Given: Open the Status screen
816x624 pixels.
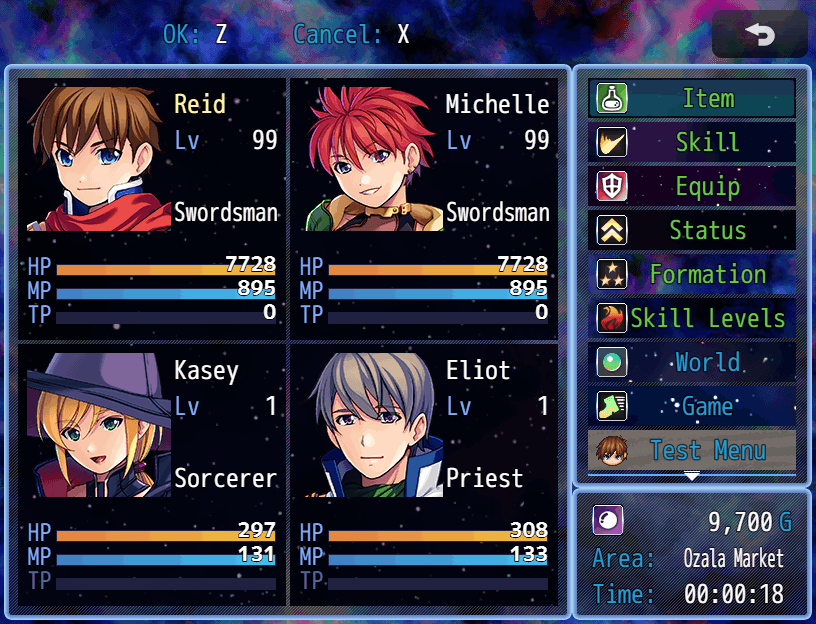Looking at the screenshot, I should click(x=692, y=230).
